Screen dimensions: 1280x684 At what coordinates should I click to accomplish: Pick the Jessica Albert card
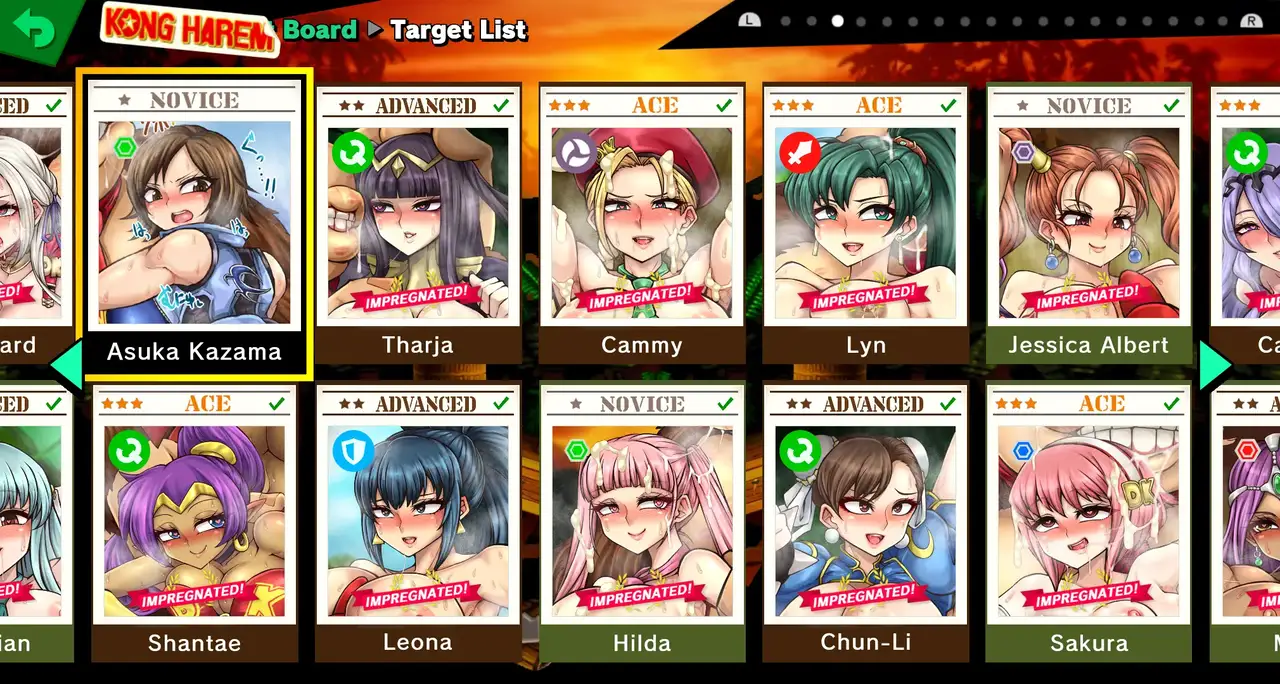click(1088, 225)
